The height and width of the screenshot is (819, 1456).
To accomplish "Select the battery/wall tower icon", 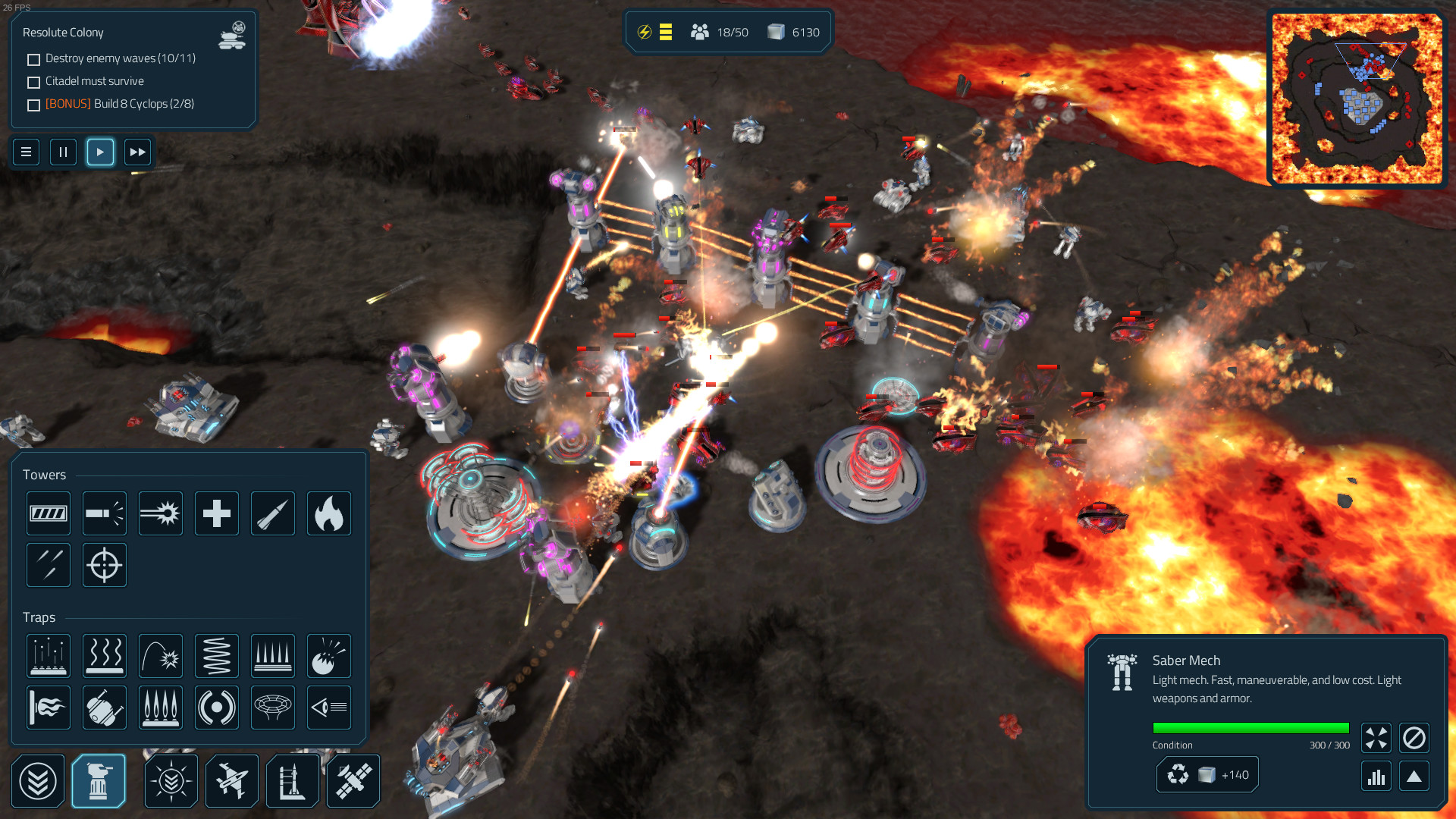I will (x=49, y=513).
